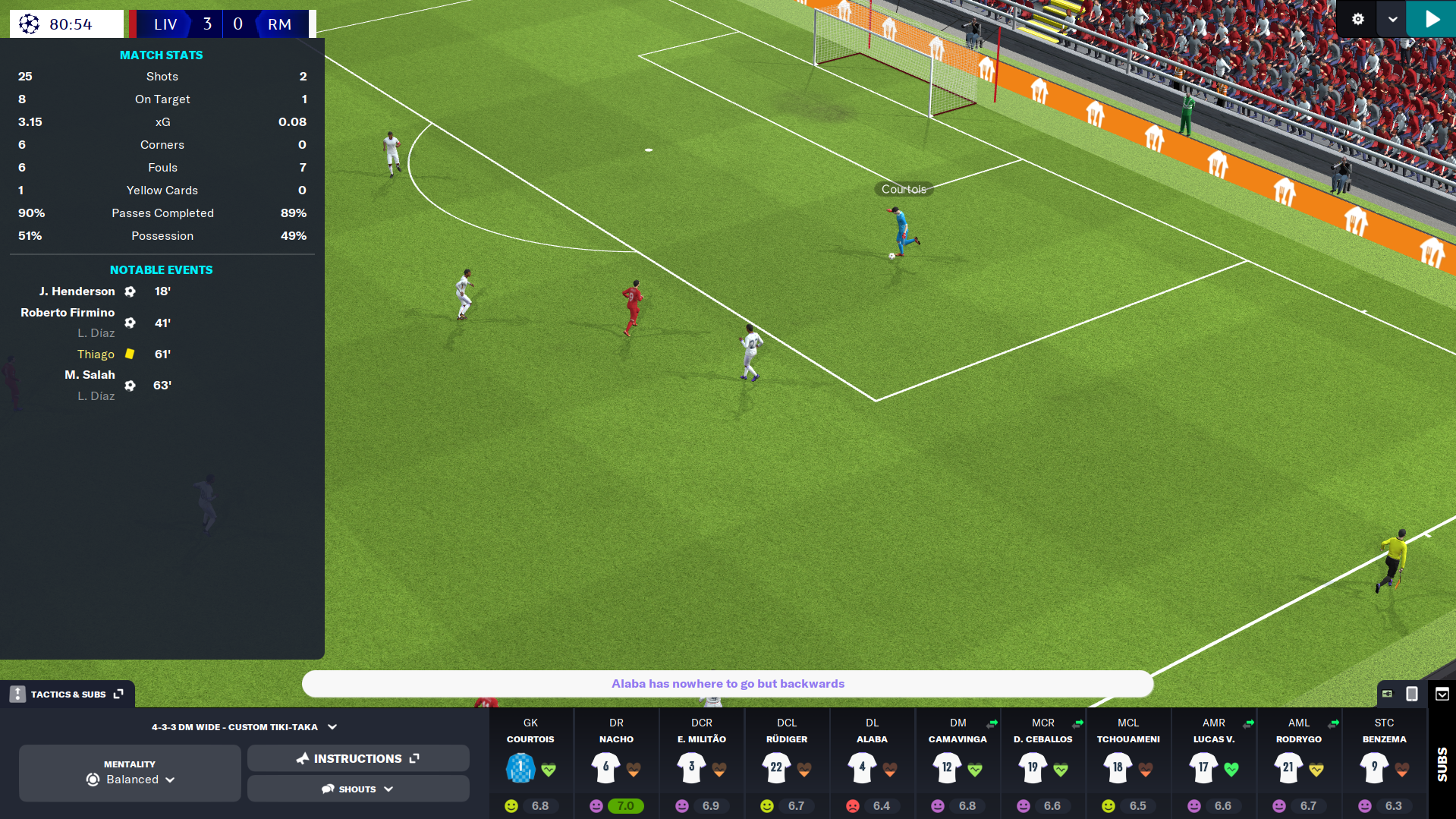Open the Tactics & Subs panel
1456x819 pixels.
point(68,694)
